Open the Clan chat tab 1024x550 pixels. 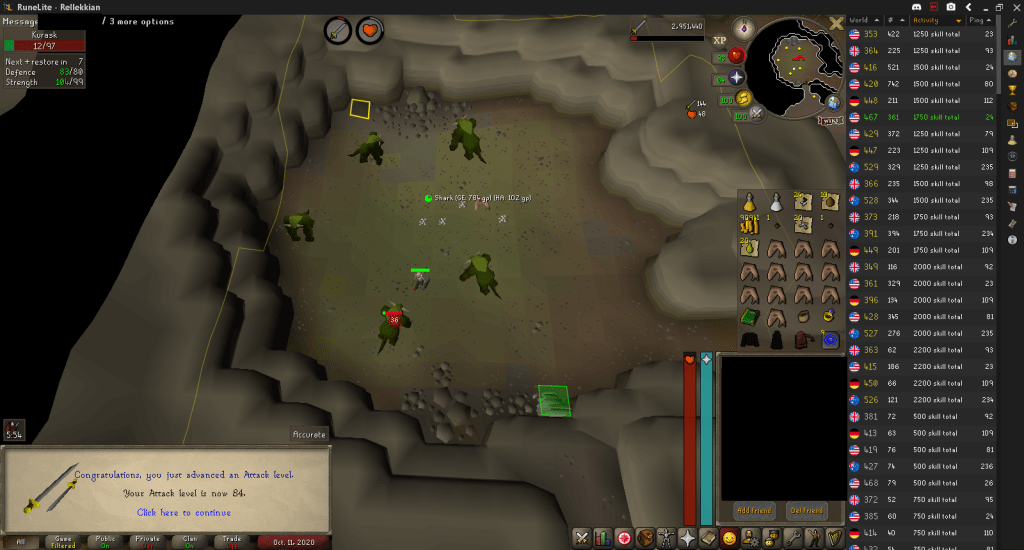pyautogui.click(x=189, y=541)
